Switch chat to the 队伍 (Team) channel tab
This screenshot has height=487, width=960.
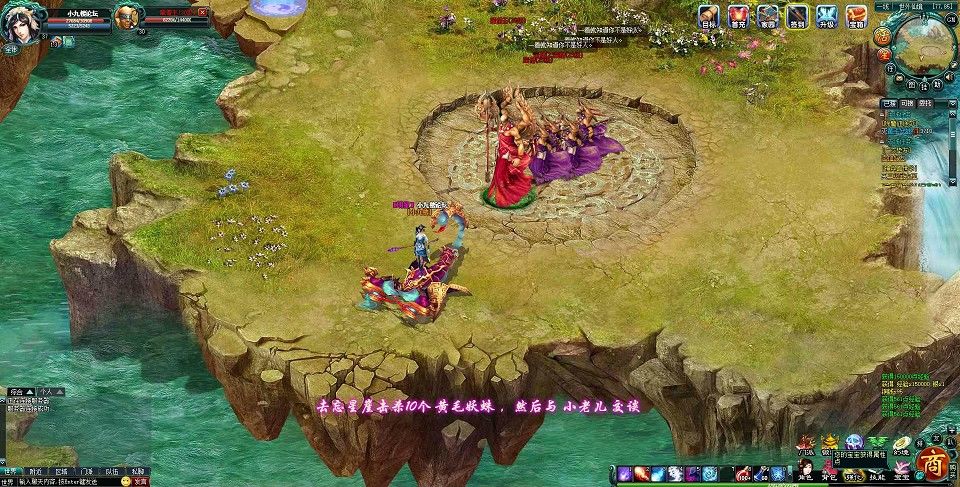111,470
